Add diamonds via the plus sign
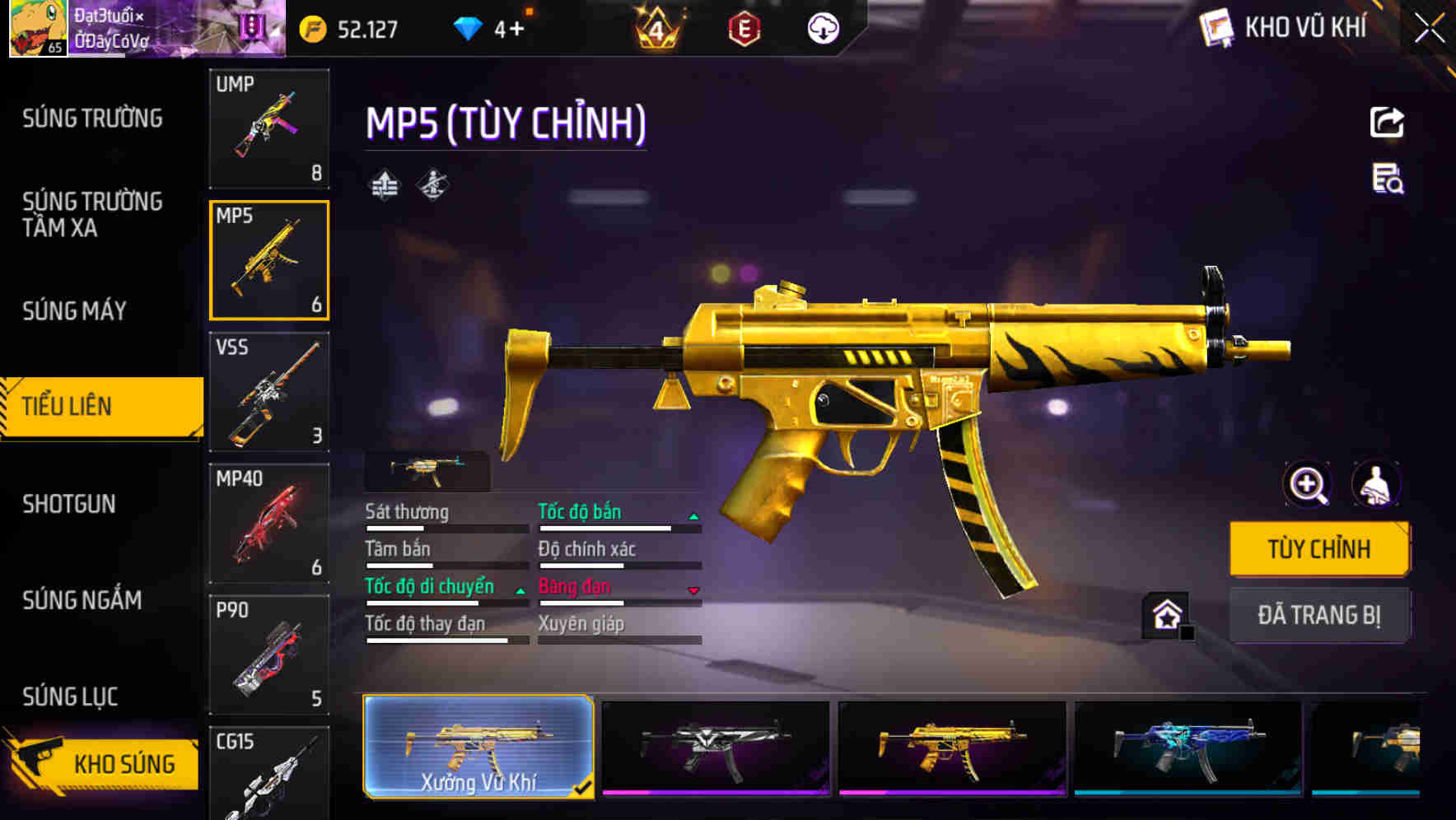This screenshot has width=1456, height=820. [516, 30]
